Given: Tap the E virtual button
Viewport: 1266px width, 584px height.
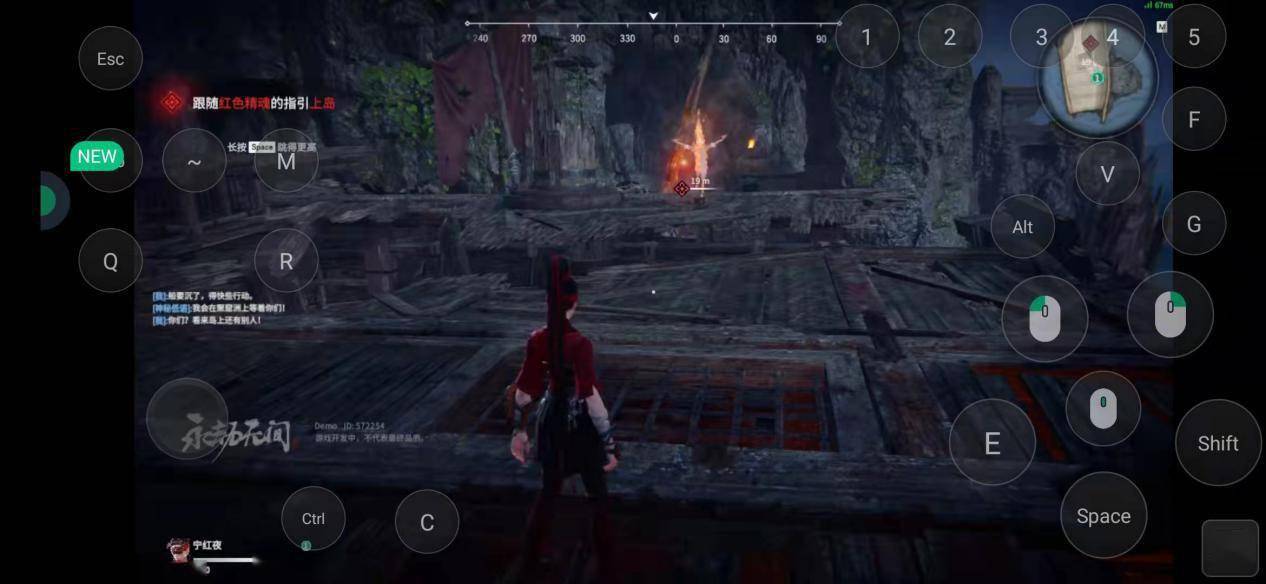Looking at the screenshot, I should (x=992, y=443).
